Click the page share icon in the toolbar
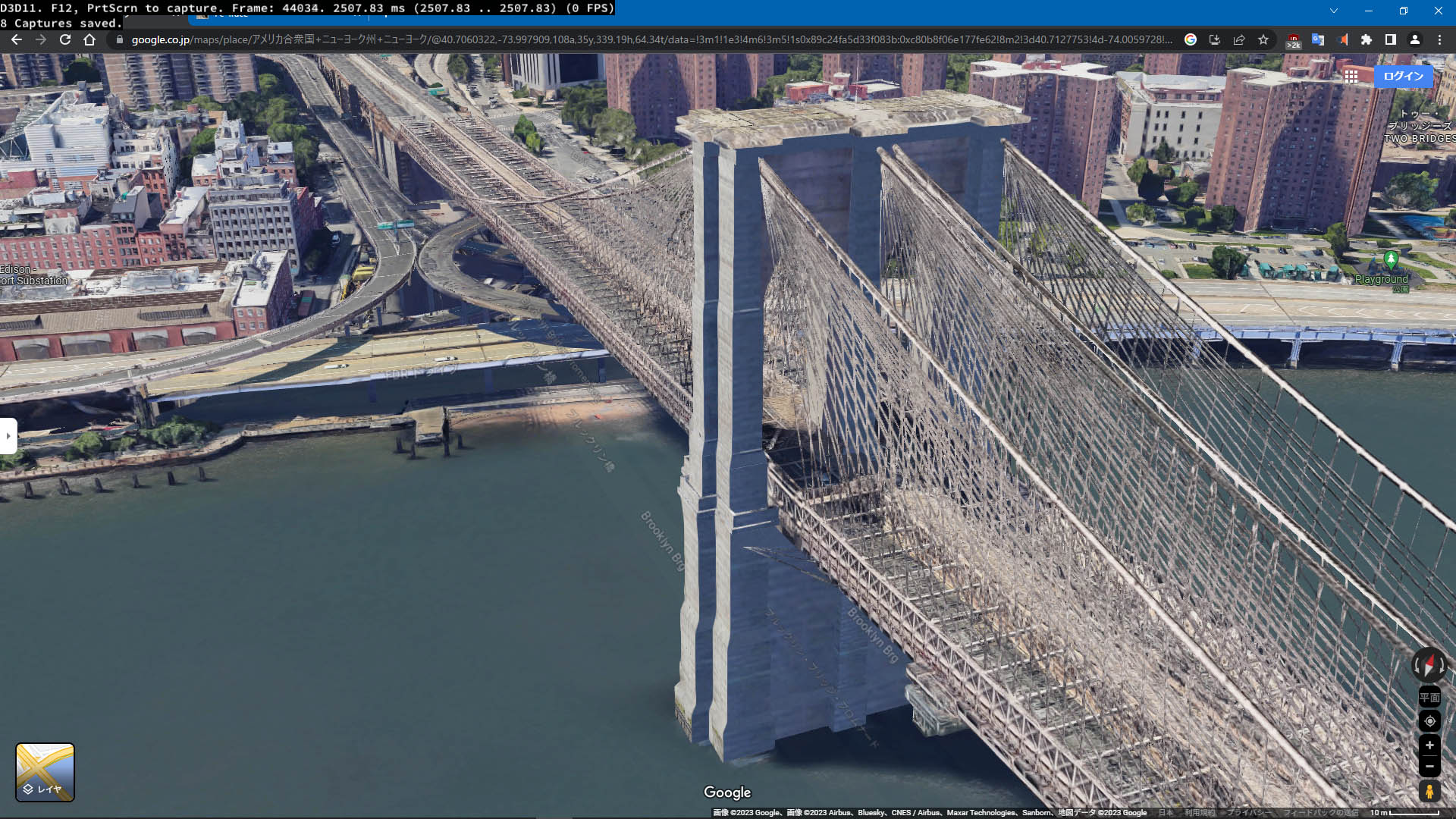1456x819 pixels. point(1238,40)
